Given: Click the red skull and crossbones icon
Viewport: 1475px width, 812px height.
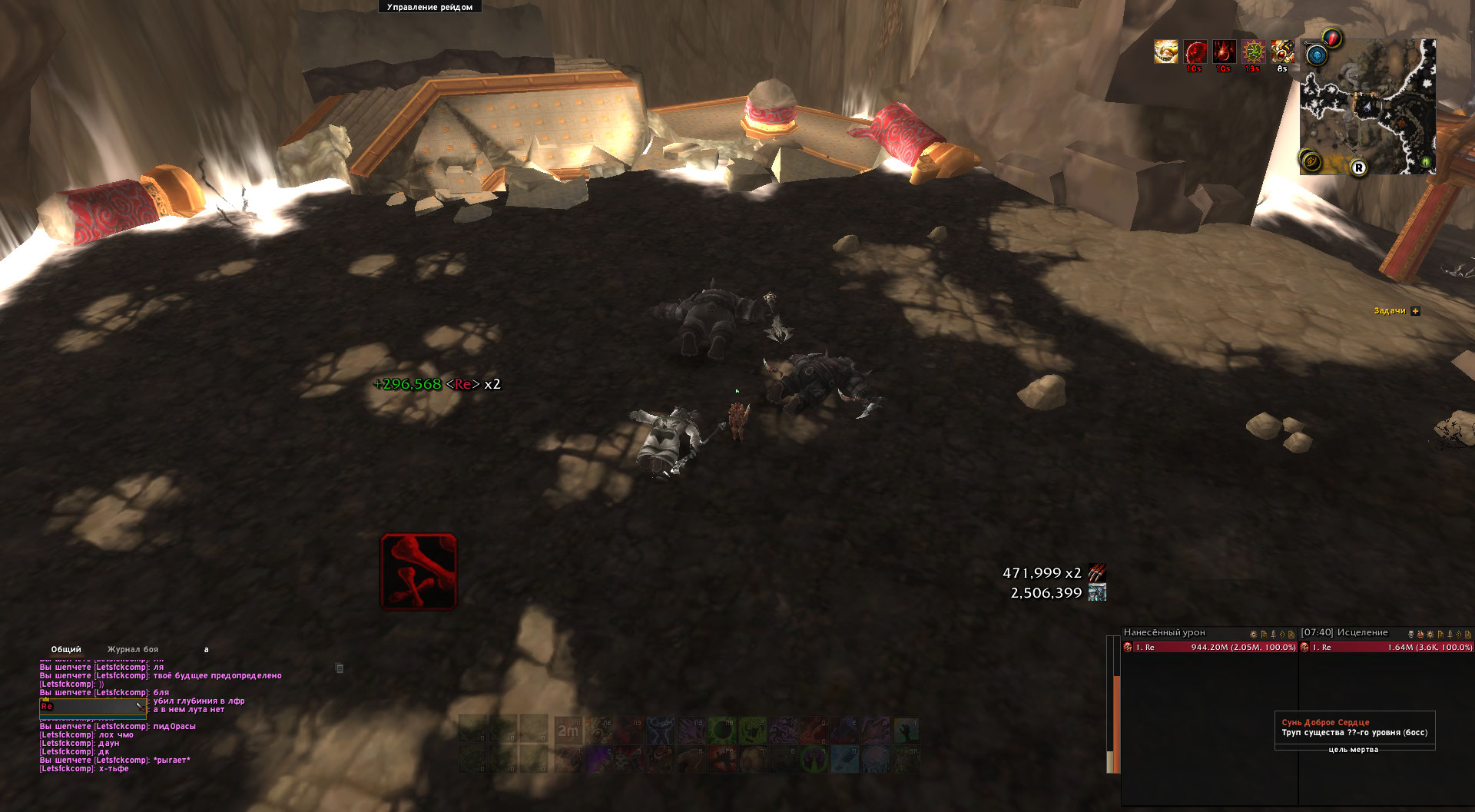Looking at the screenshot, I should point(419,572).
